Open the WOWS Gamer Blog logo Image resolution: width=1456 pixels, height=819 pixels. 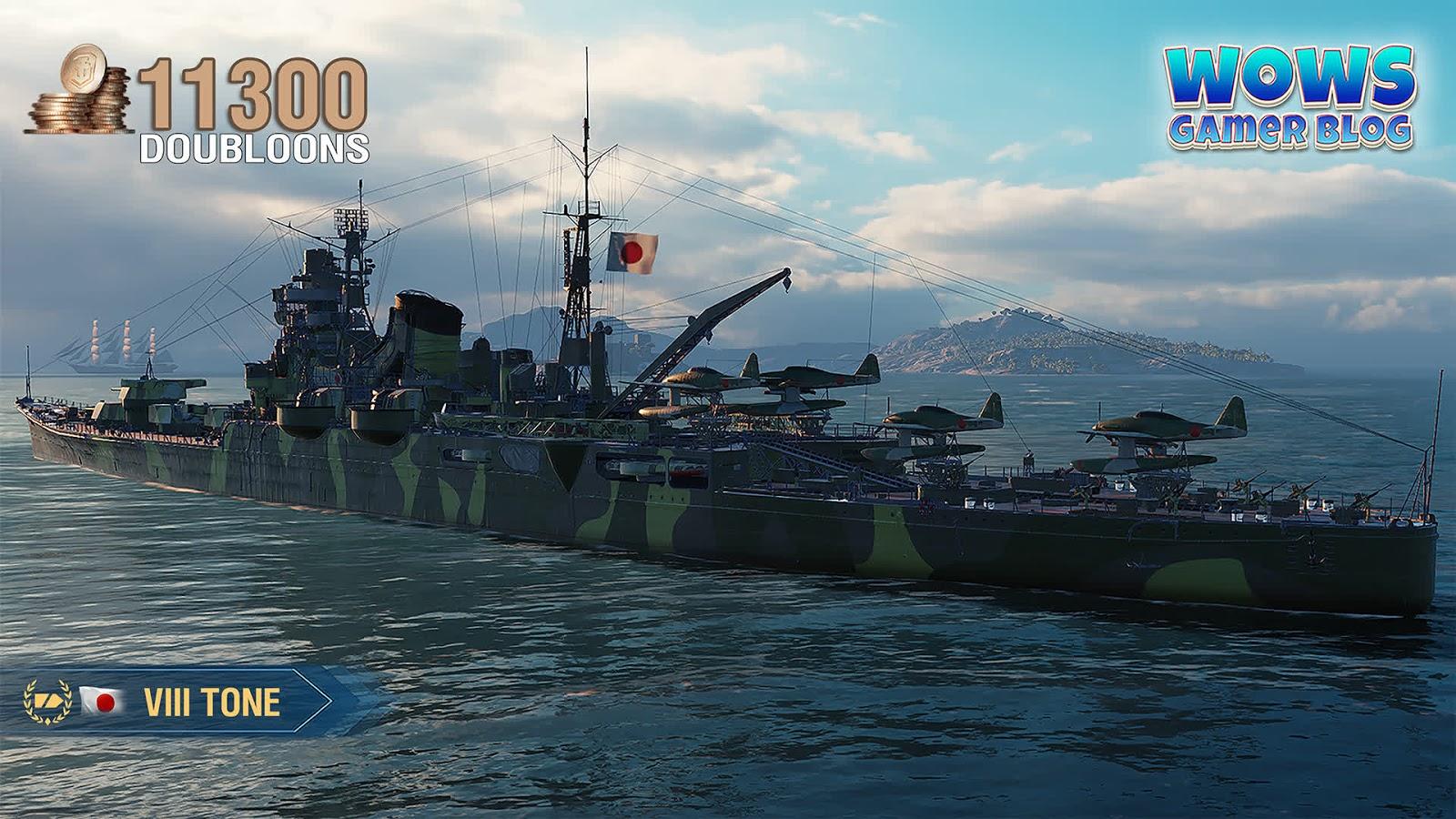[1289, 98]
